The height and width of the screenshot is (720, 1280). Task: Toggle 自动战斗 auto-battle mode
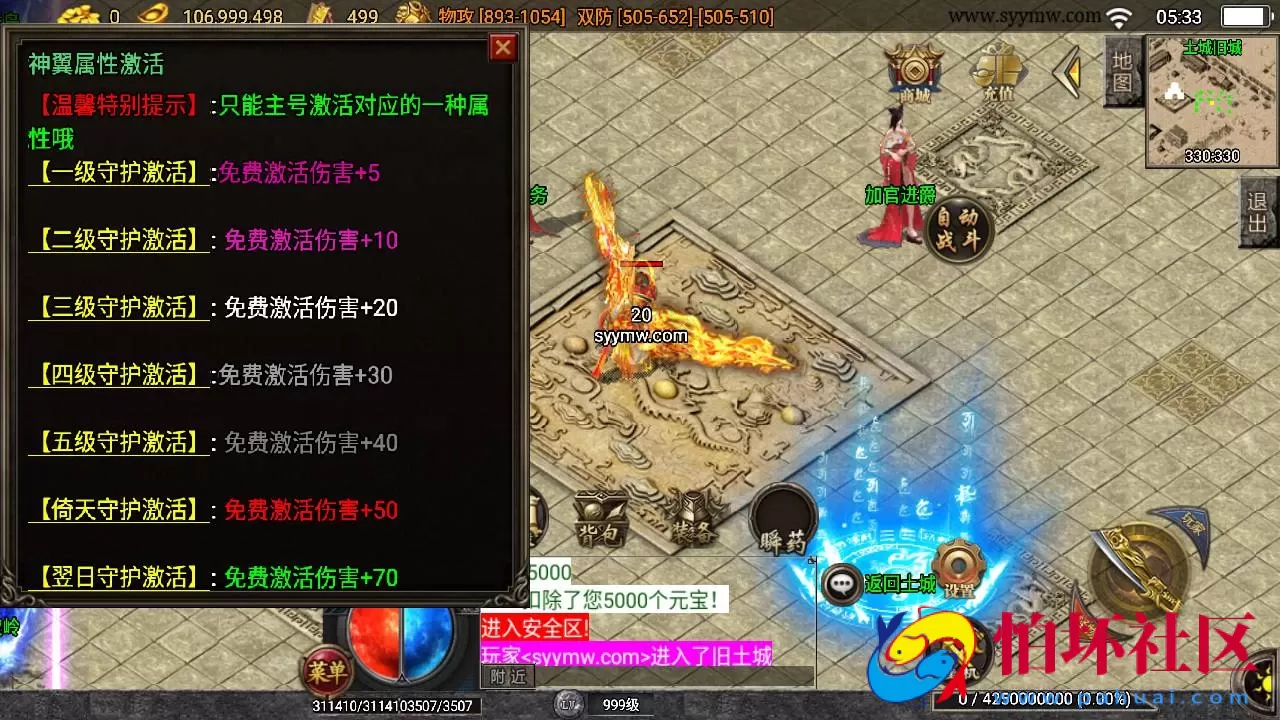957,230
